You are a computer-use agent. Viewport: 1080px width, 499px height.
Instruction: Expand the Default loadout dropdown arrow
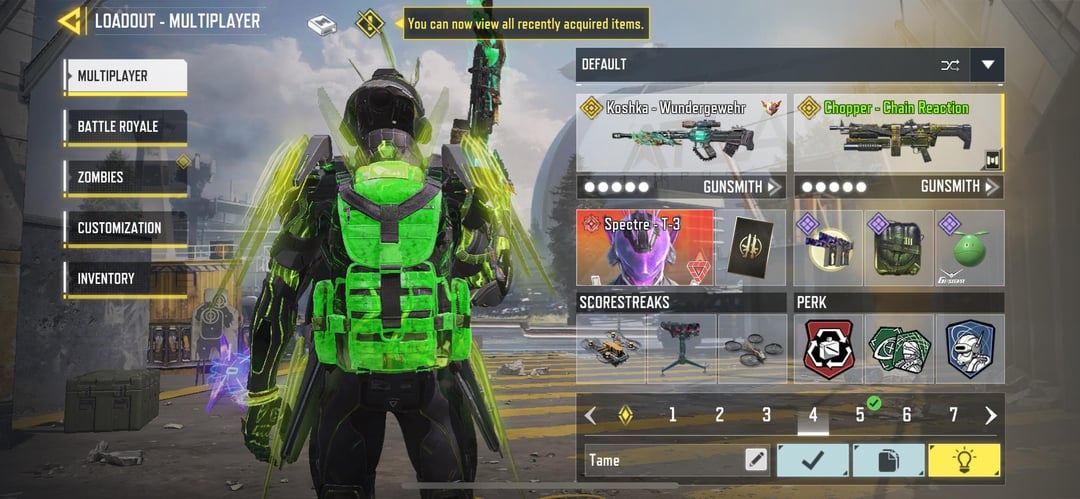pos(988,65)
